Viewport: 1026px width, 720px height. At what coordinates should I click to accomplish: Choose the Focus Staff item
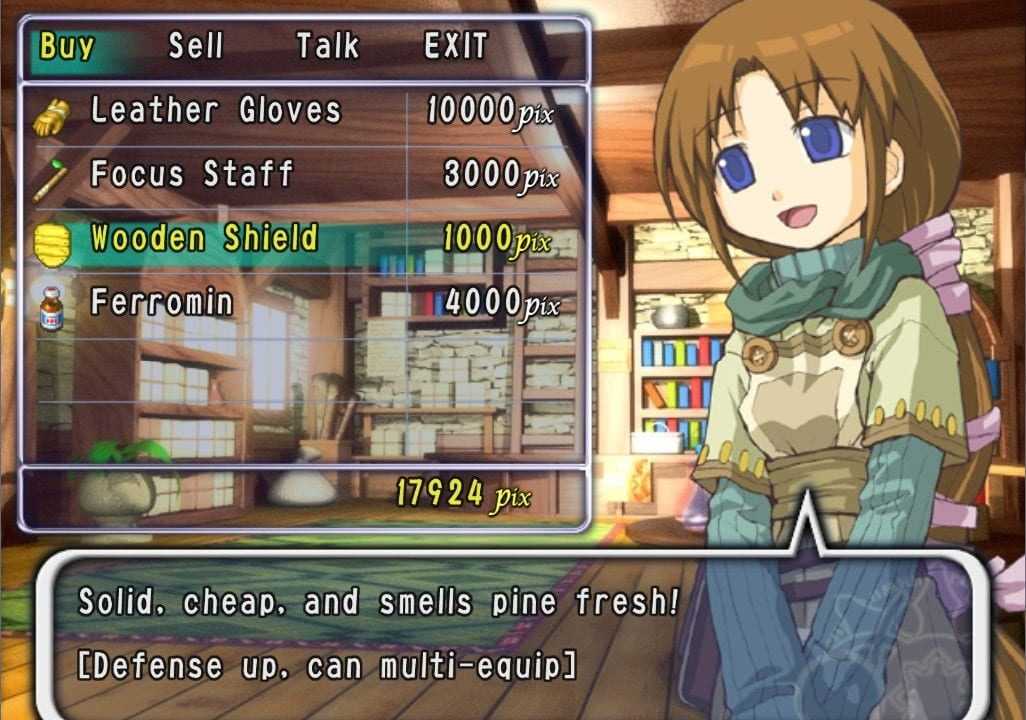[x=192, y=175]
